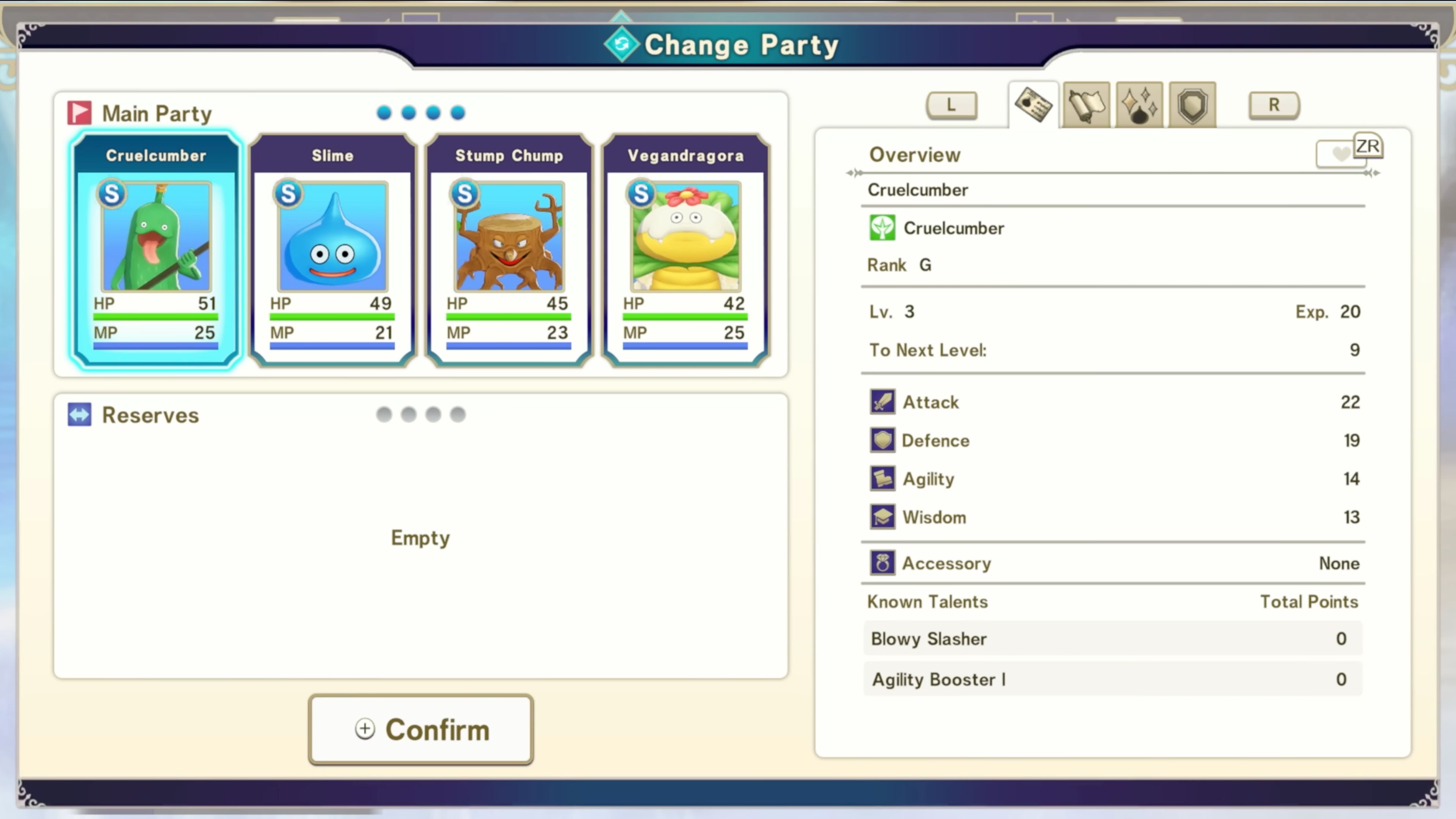Select the first blue page dot indicator

384,113
